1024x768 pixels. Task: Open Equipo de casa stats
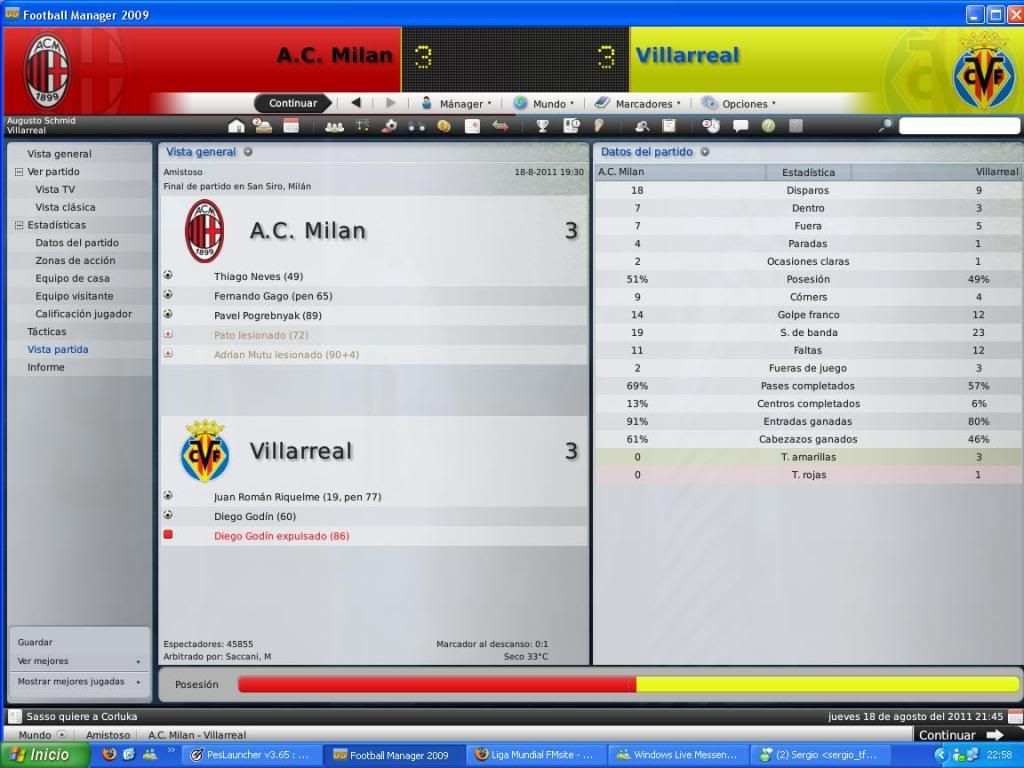click(72, 278)
